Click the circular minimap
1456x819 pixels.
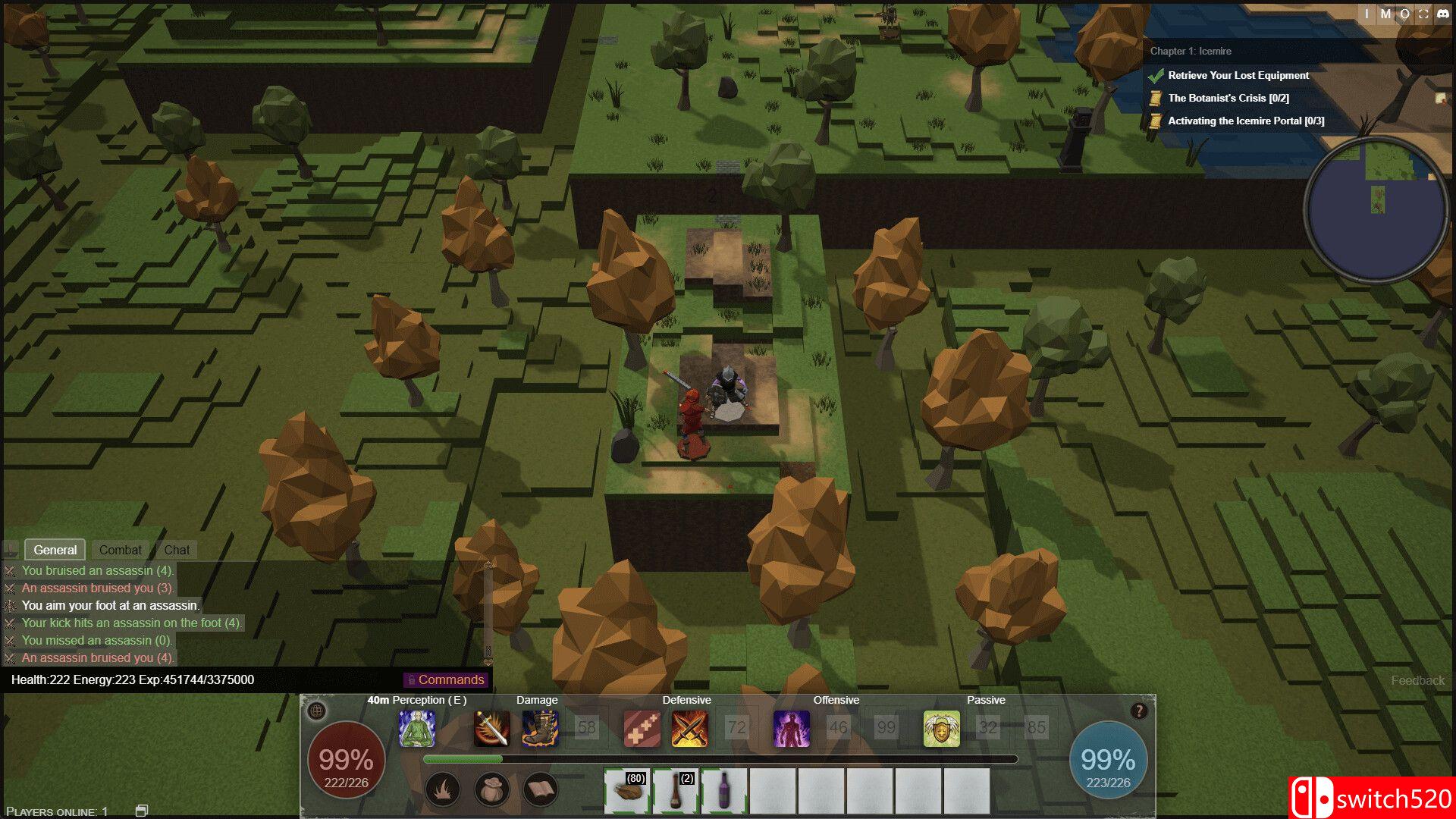point(1377,208)
